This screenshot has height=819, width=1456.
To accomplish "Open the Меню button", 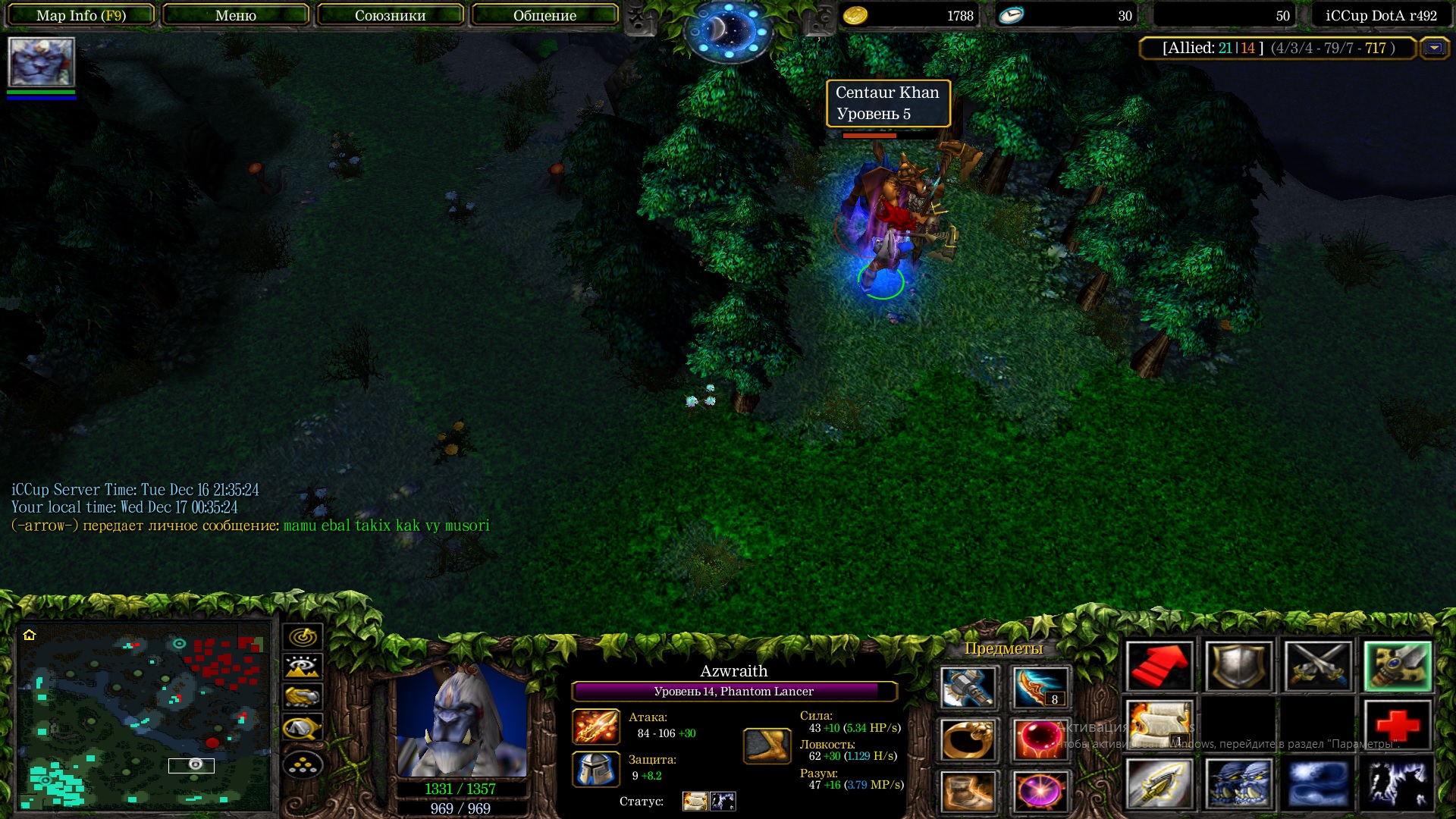I will point(236,15).
